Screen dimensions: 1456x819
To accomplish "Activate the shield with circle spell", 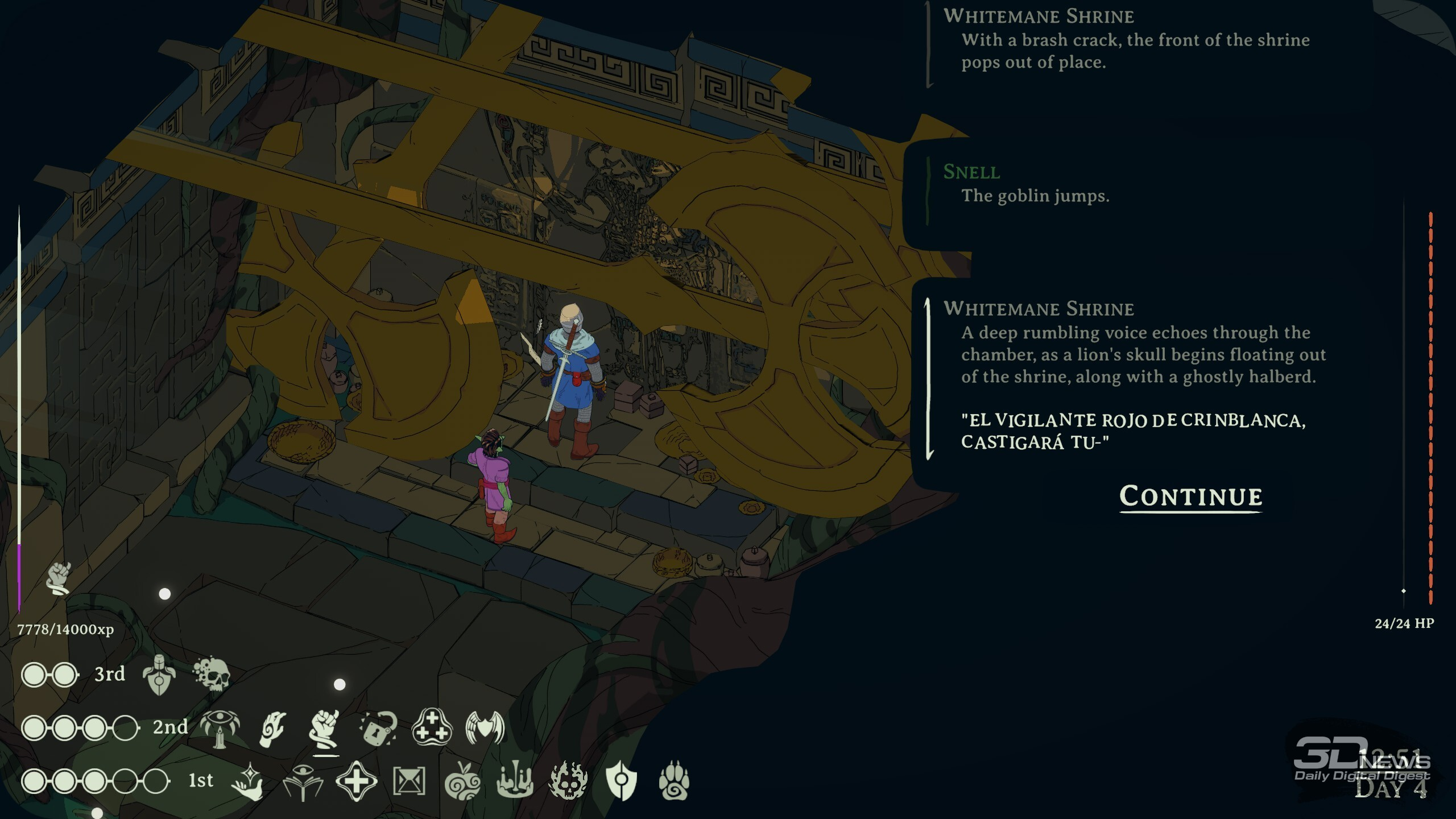I will pyautogui.click(x=621, y=781).
